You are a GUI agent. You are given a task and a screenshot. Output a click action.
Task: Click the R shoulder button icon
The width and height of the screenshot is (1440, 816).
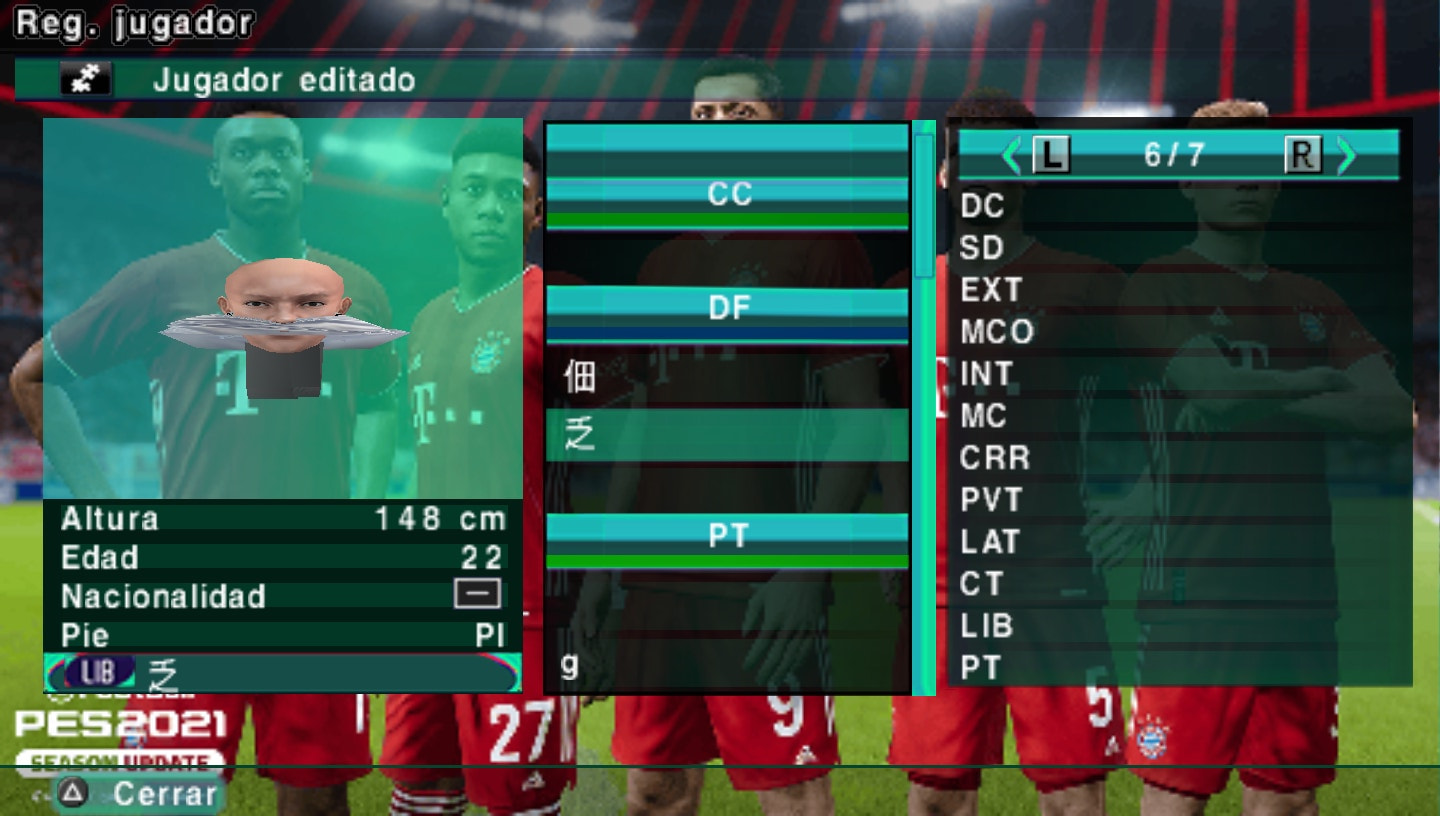1303,156
